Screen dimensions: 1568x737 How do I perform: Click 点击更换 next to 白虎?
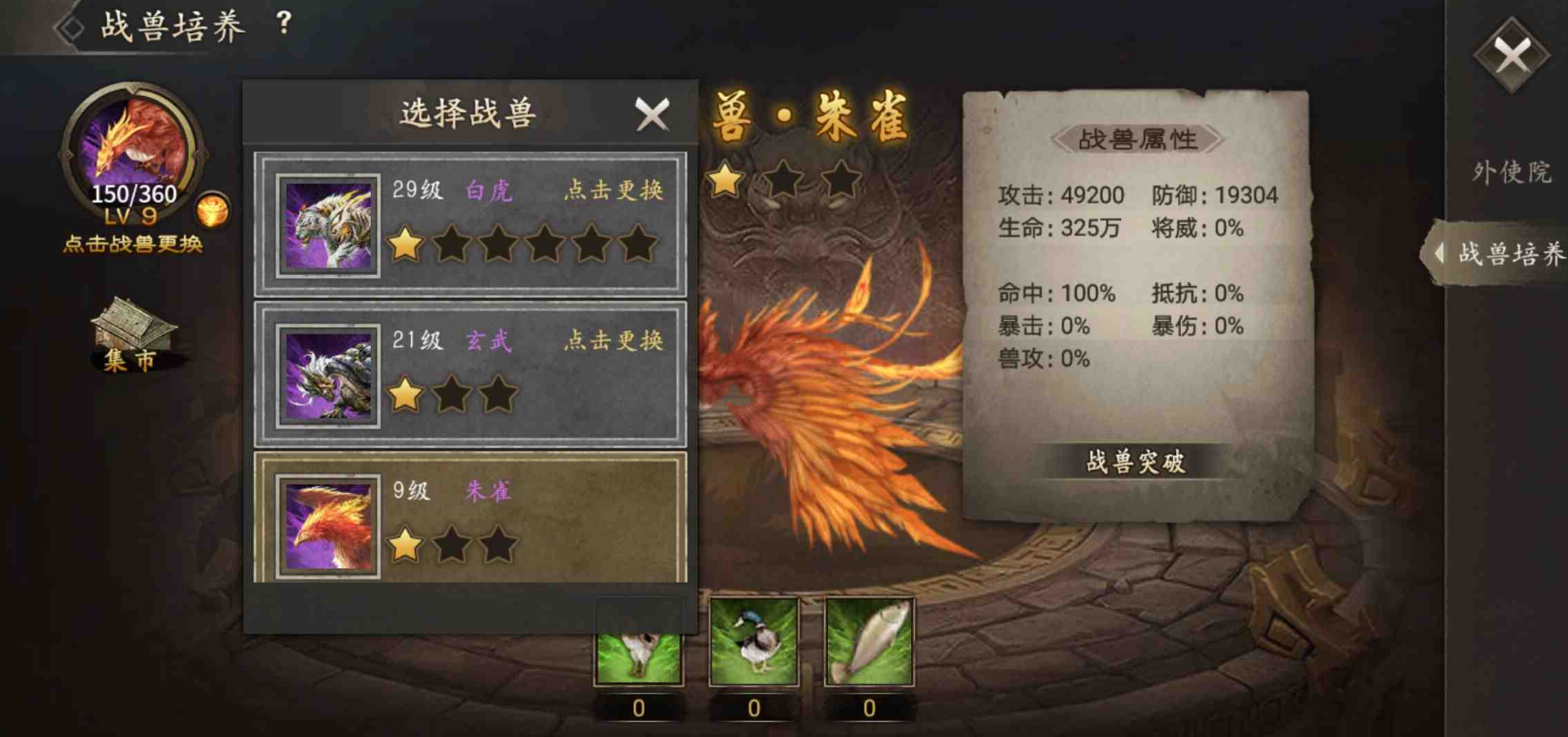pos(616,191)
